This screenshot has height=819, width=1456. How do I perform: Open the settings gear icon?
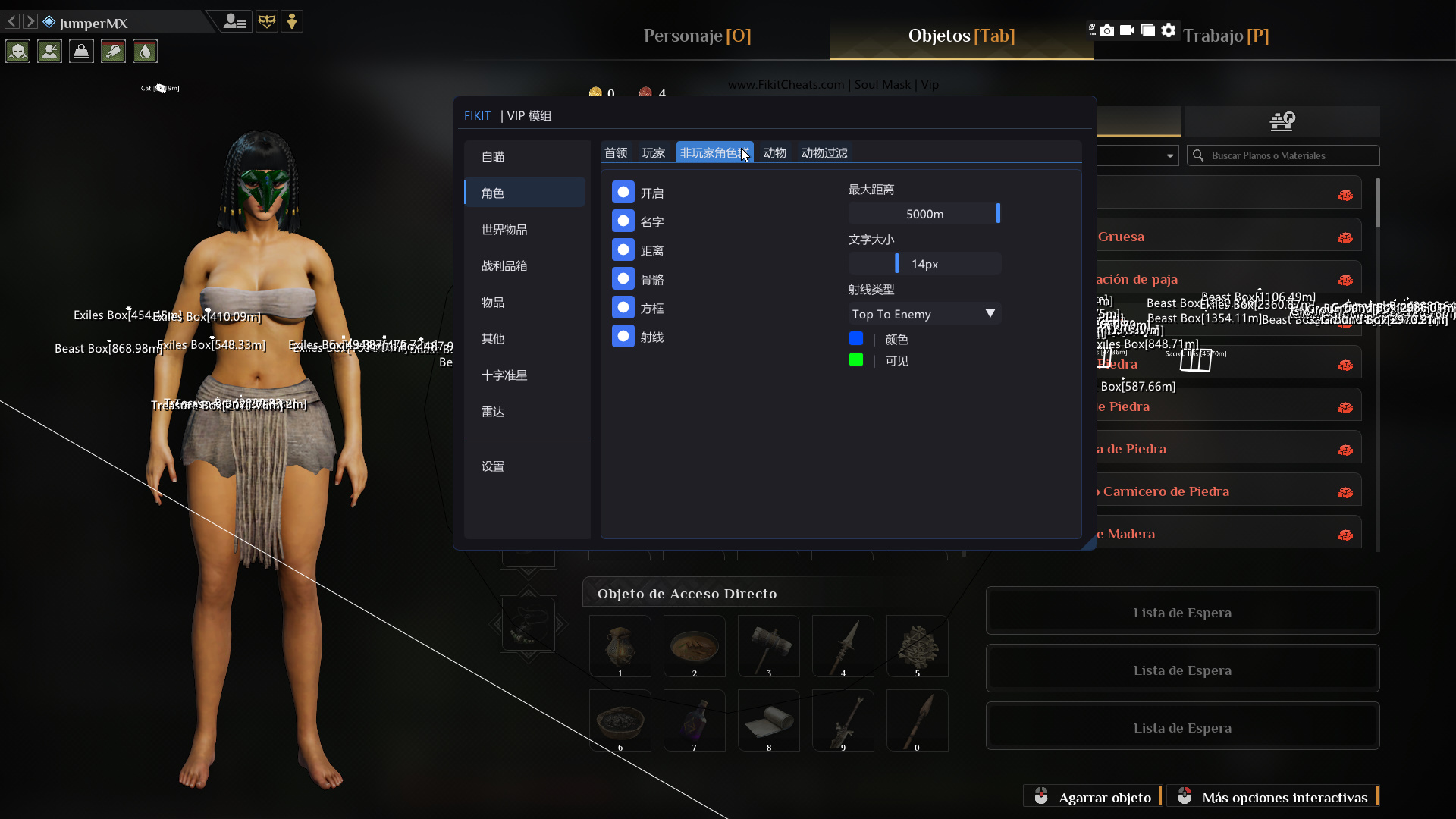tap(1168, 30)
